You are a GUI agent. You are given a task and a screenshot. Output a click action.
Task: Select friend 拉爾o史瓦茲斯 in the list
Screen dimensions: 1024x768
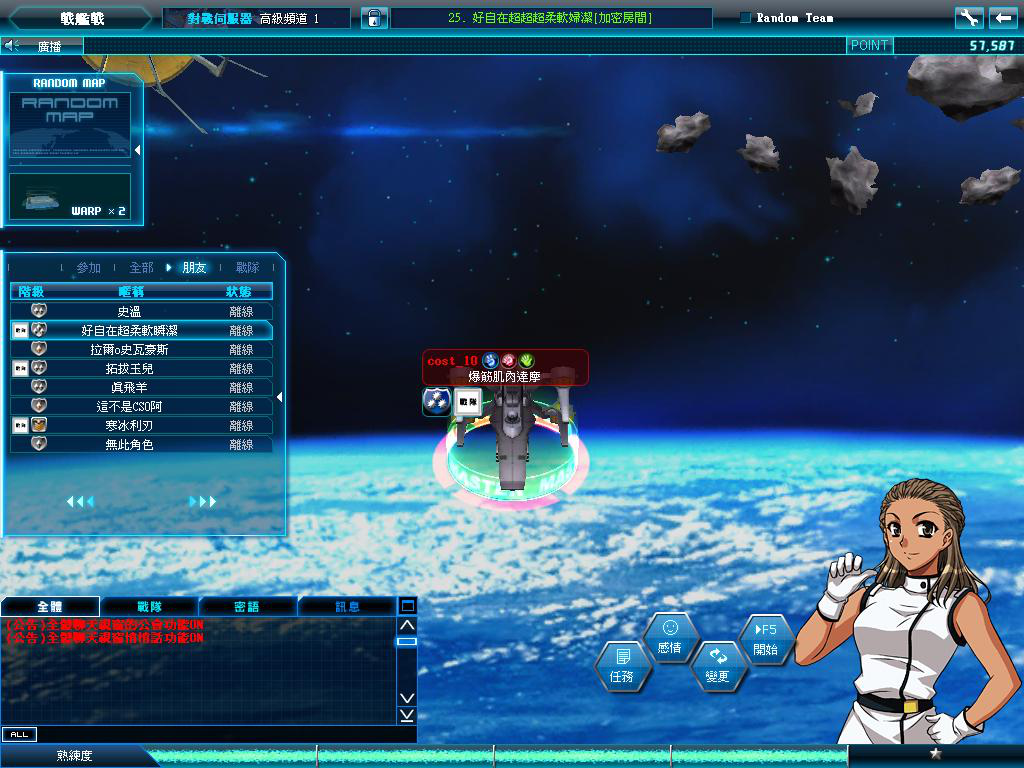tap(141, 350)
